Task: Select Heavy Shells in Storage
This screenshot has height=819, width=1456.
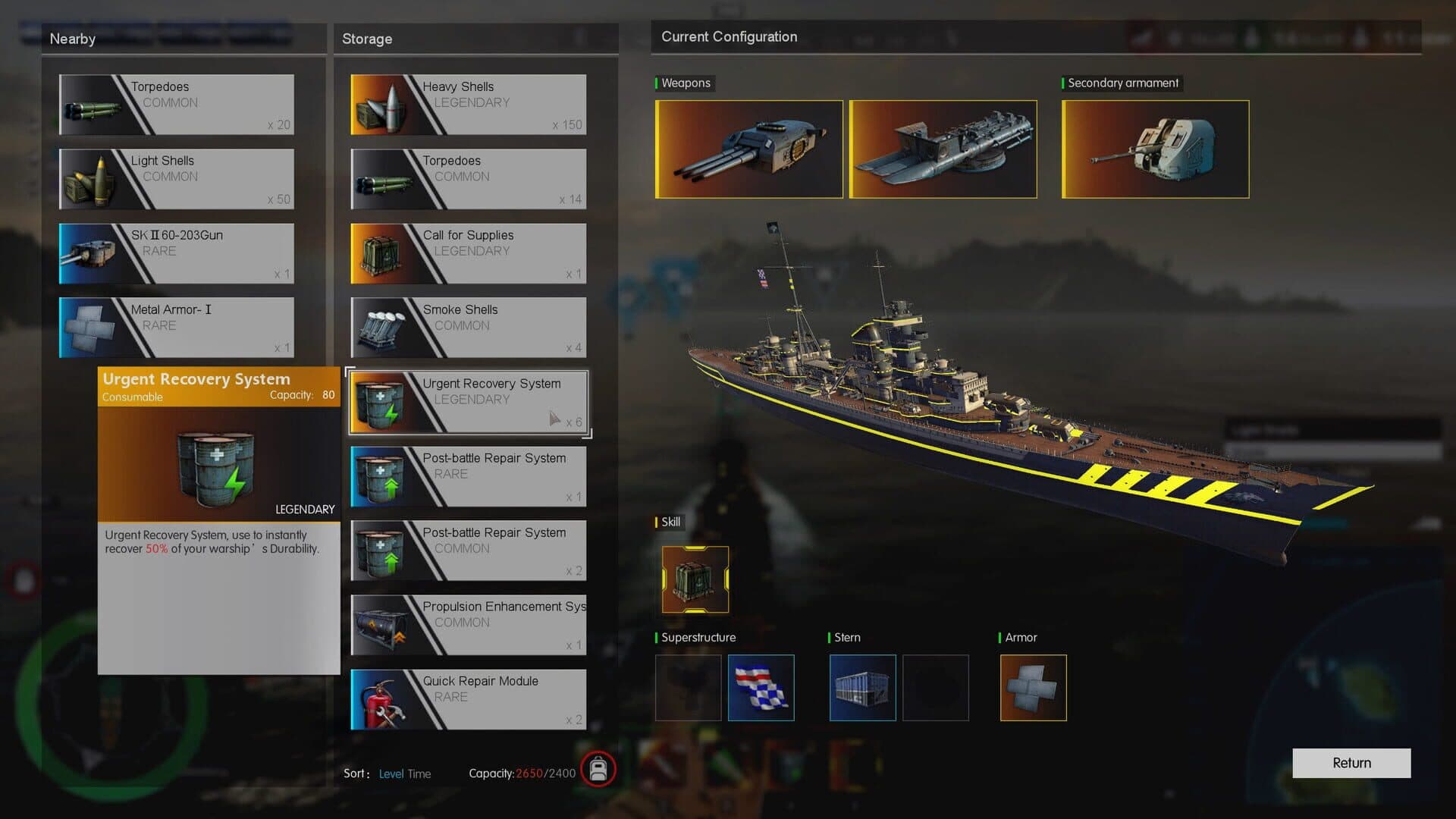Action: click(468, 105)
